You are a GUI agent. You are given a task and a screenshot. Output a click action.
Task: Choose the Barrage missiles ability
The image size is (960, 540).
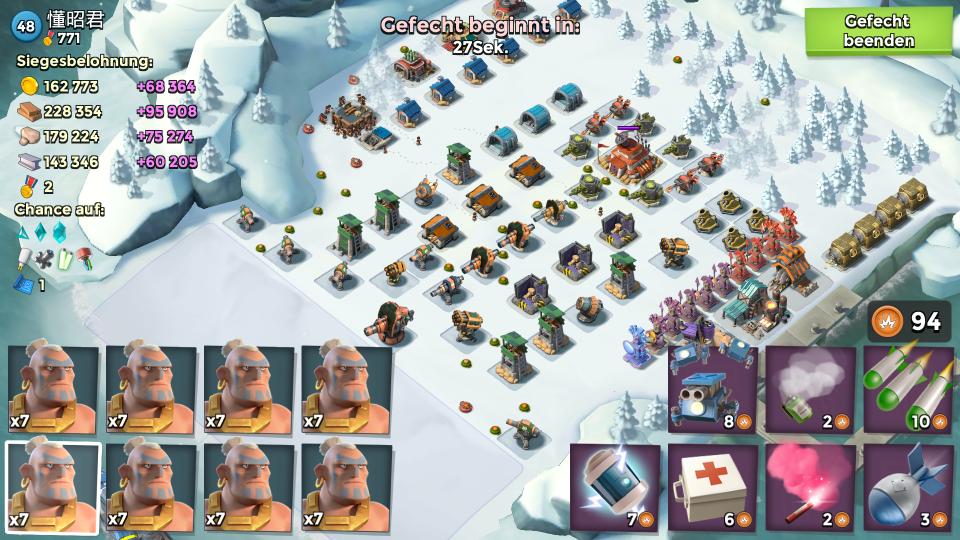click(x=908, y=389)
